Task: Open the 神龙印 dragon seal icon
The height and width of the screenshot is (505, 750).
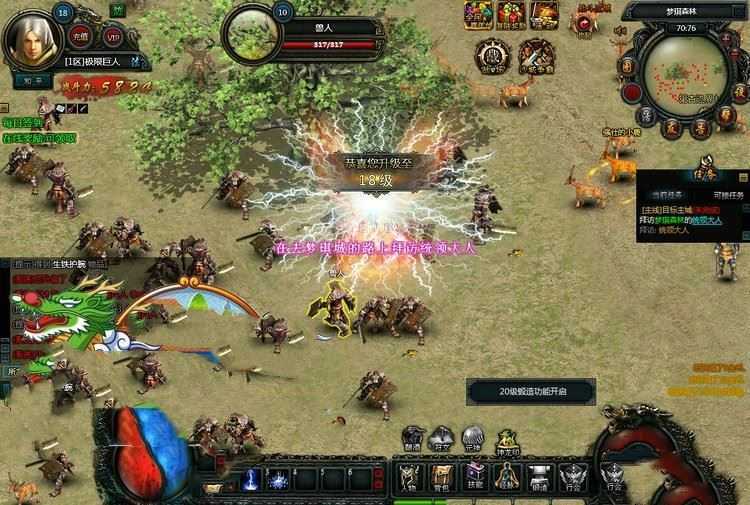Action: (x=507, y=440)
